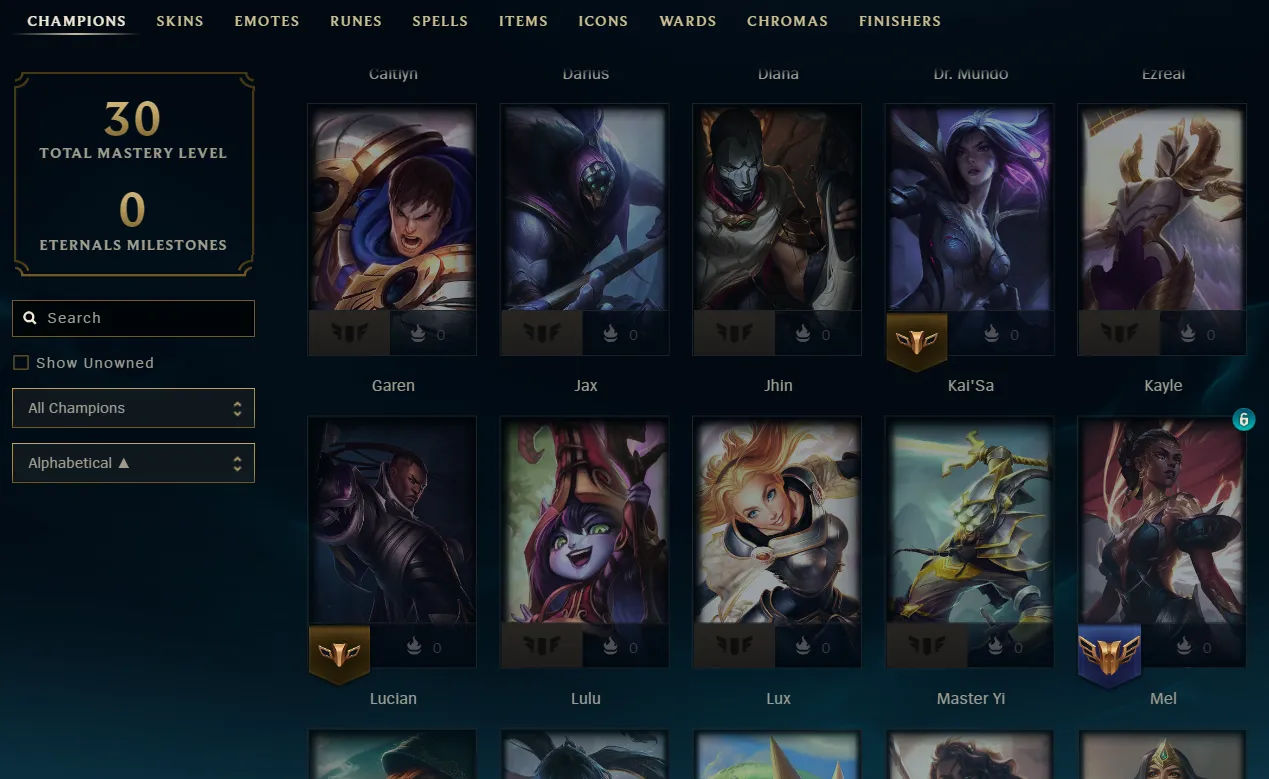Screen dimensions: 1269x779
Task: Switch to the Wards tab
Action: (x=688, y=21)
